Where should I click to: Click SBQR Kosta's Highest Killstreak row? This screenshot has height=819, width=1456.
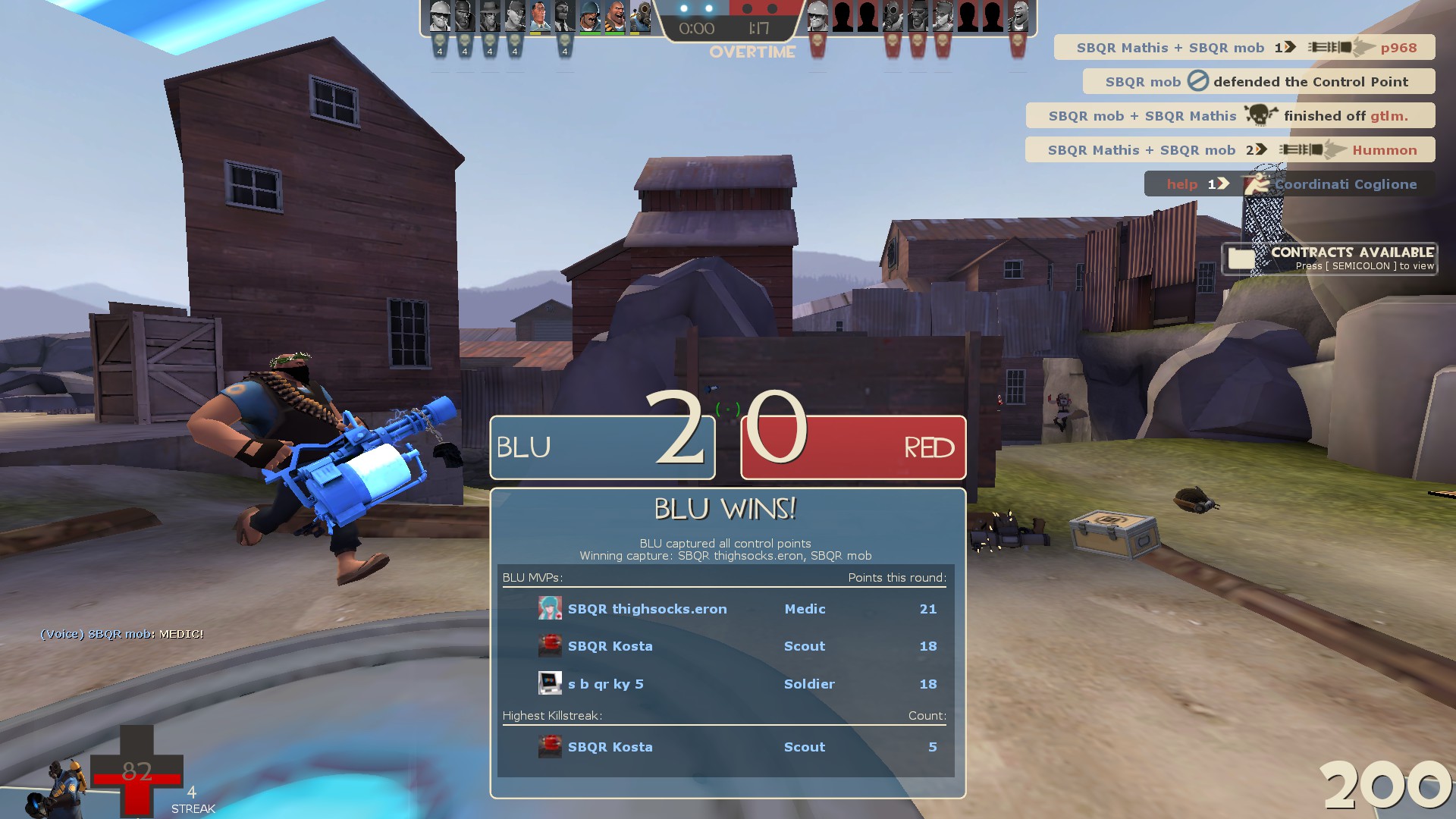(x=726, y=747)
